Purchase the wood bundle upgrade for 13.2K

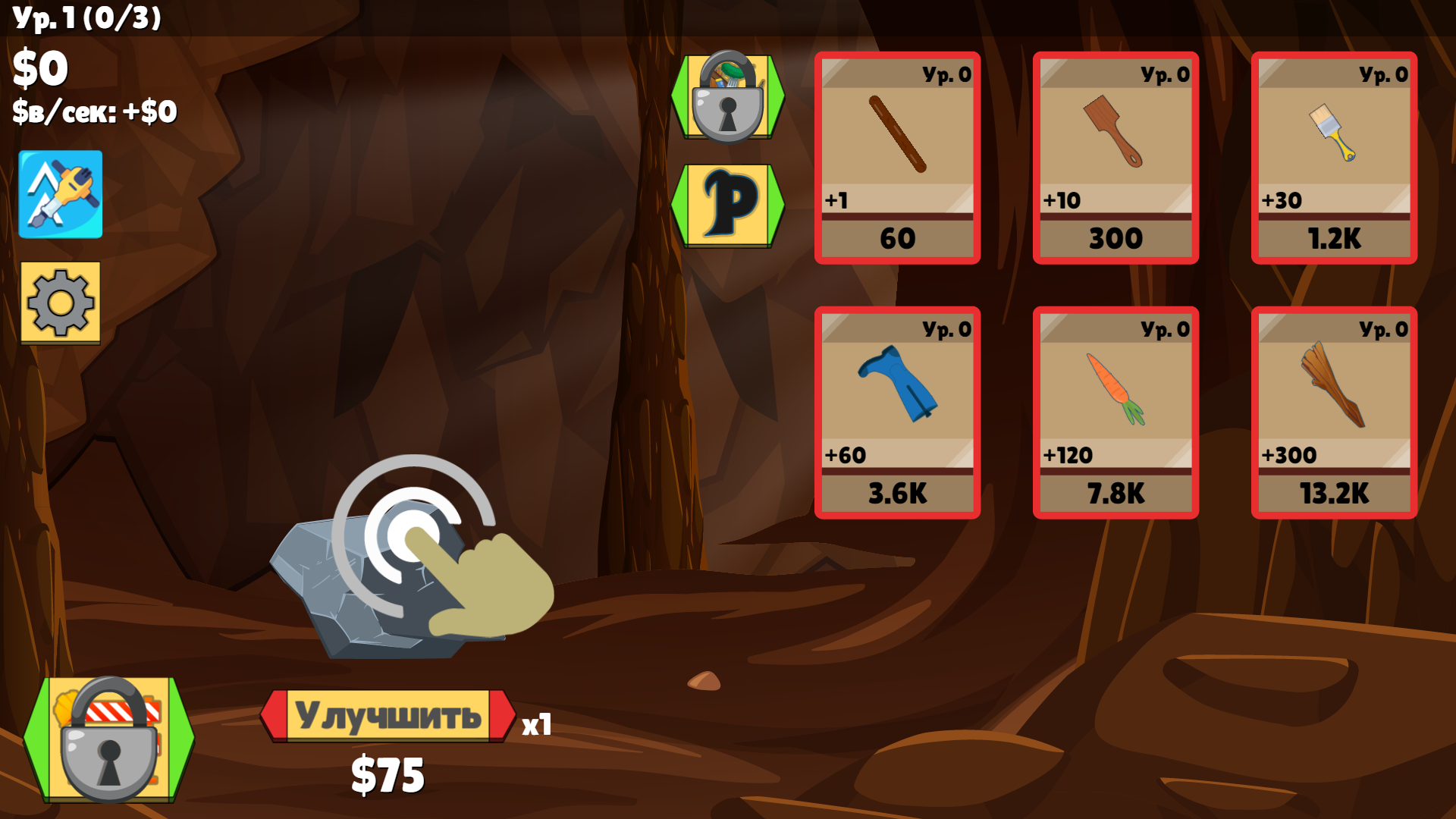coord(1333,409)
